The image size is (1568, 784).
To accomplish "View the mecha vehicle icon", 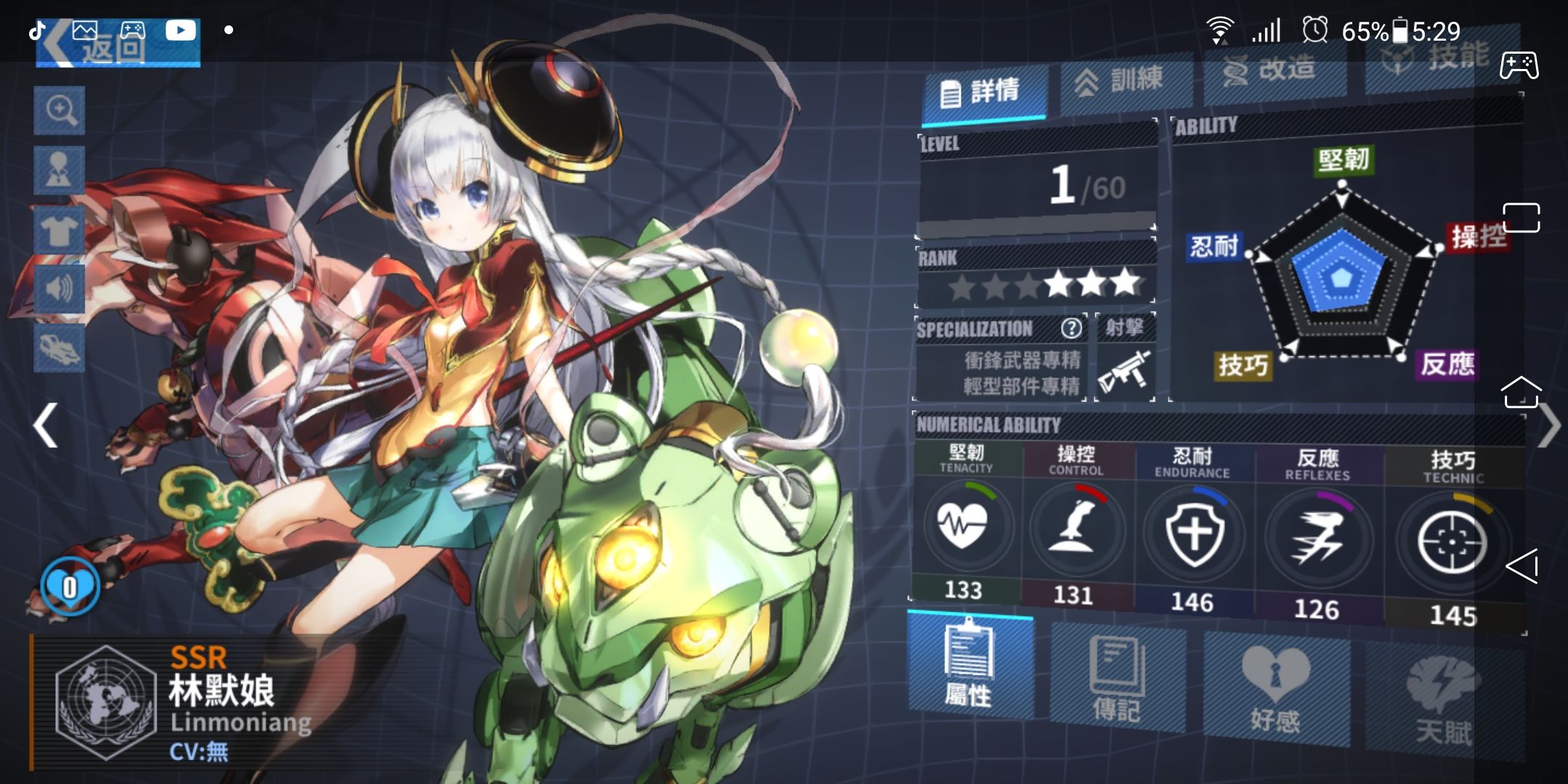I will click(x=60, y=348).
